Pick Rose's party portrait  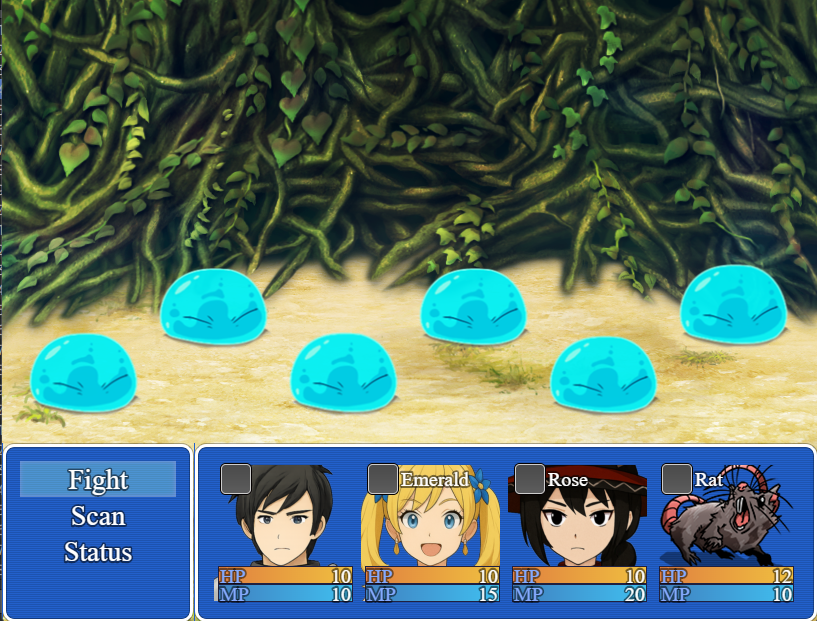click(x=578, y=518)
